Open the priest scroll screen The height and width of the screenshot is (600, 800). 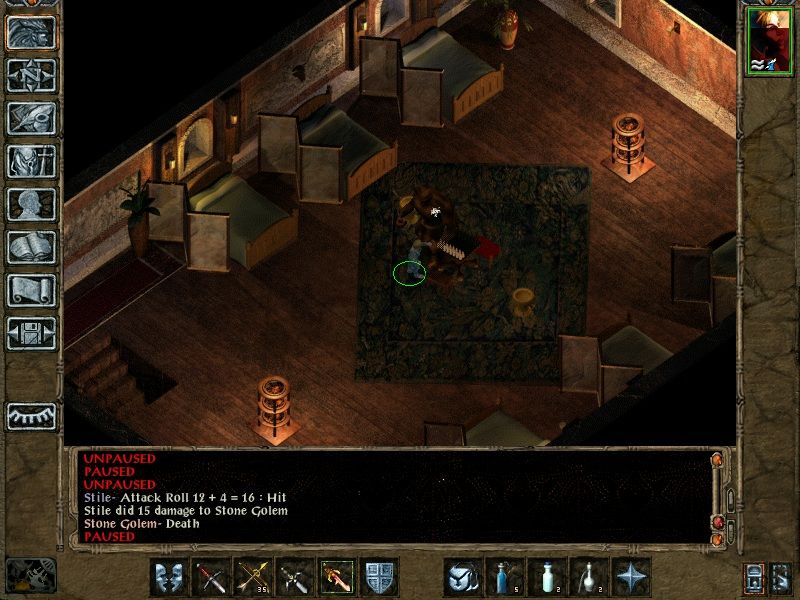point(31,290)
